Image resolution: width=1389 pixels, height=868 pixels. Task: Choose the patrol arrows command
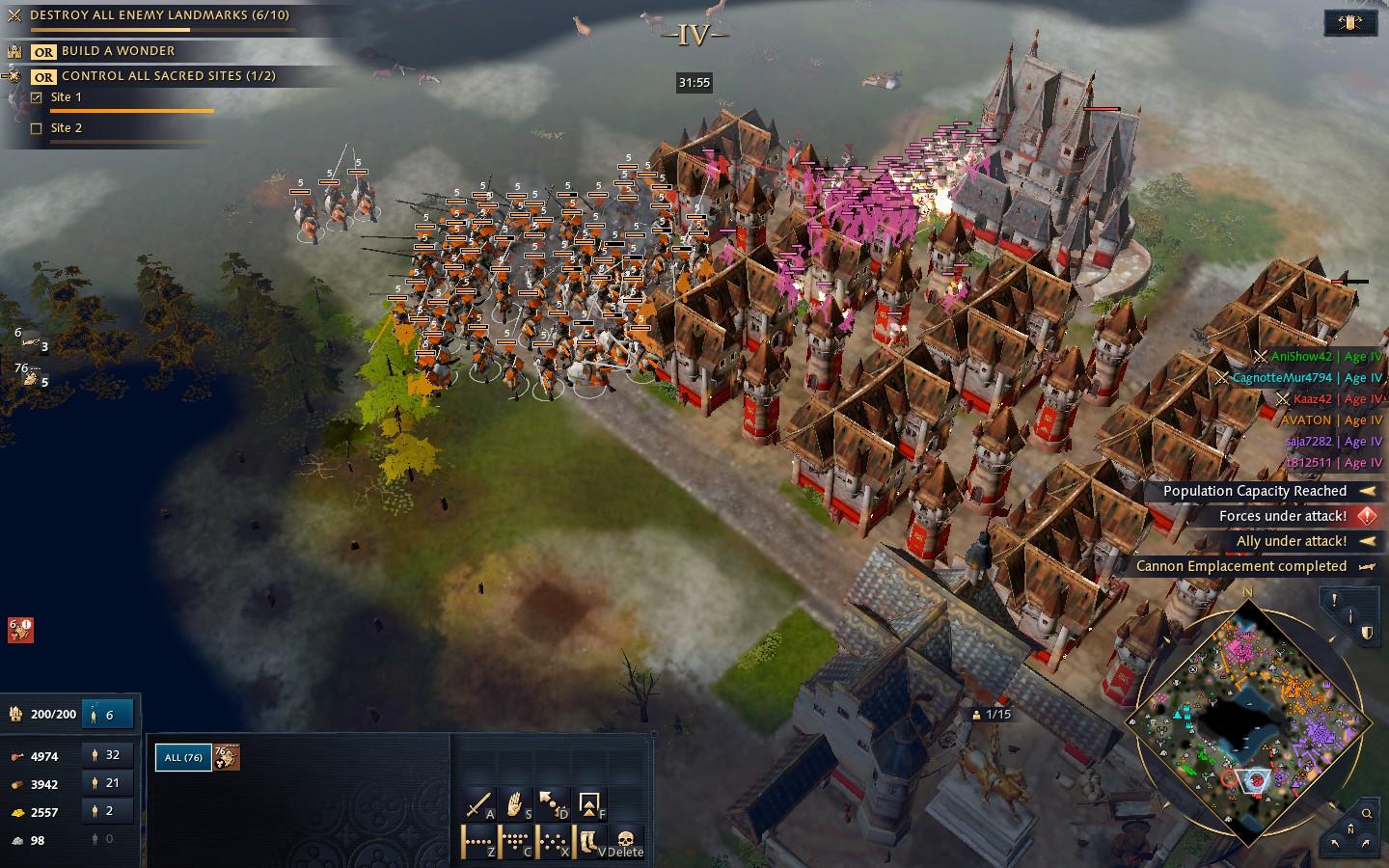click(x=553, y=803)
